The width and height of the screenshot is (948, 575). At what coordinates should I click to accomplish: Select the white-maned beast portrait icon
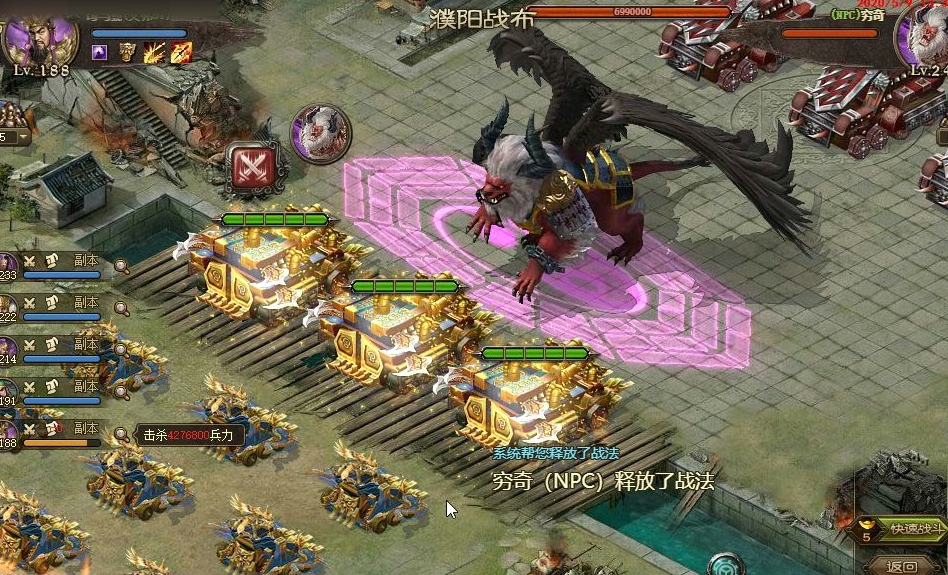[320, 134]
